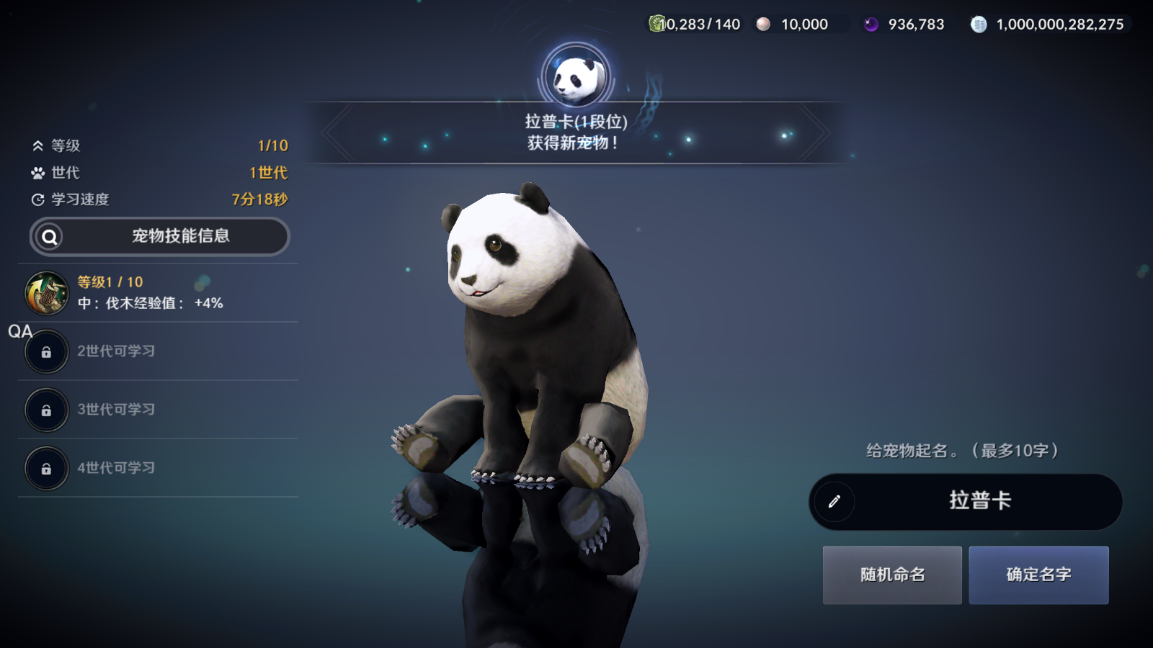The width and height of the screenshot is (1153, 648).
Task: Confirm the pet name with 确定名字
Action: pos(1038,575)
